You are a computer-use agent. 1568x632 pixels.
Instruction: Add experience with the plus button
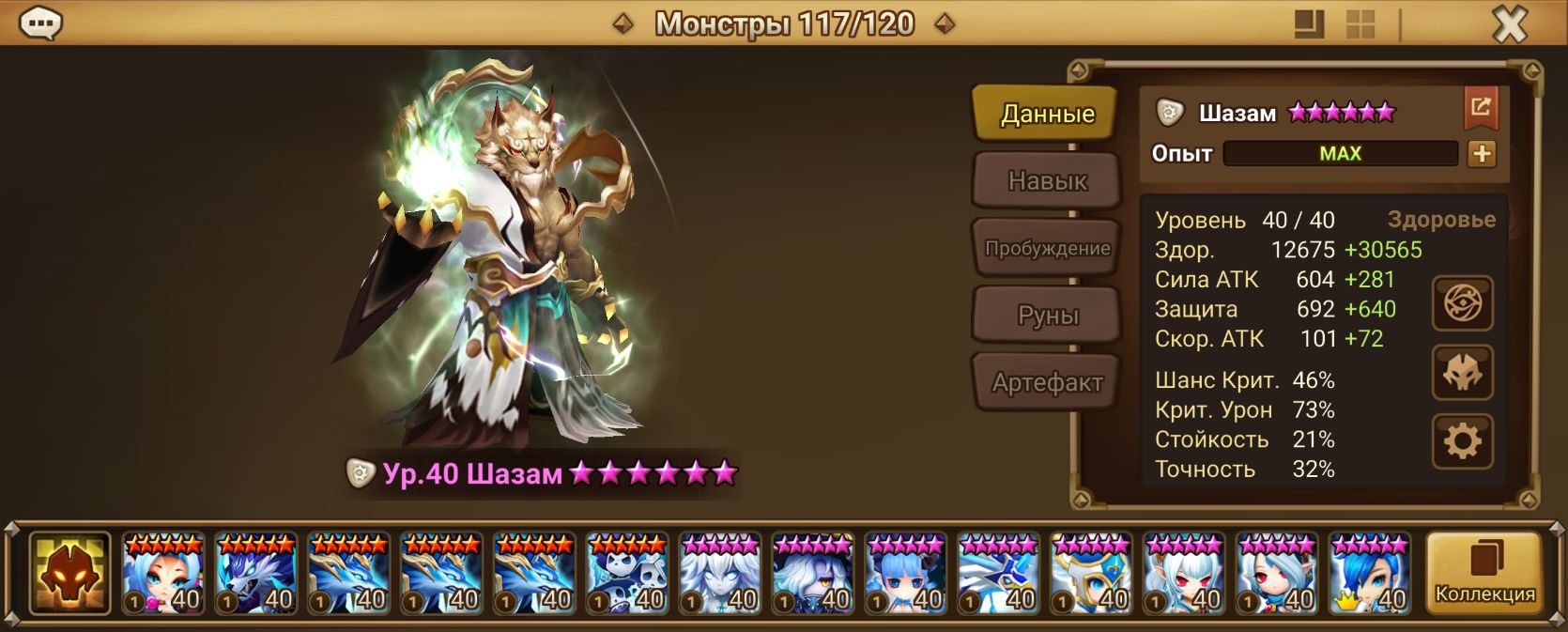[x=1482, y=154]
